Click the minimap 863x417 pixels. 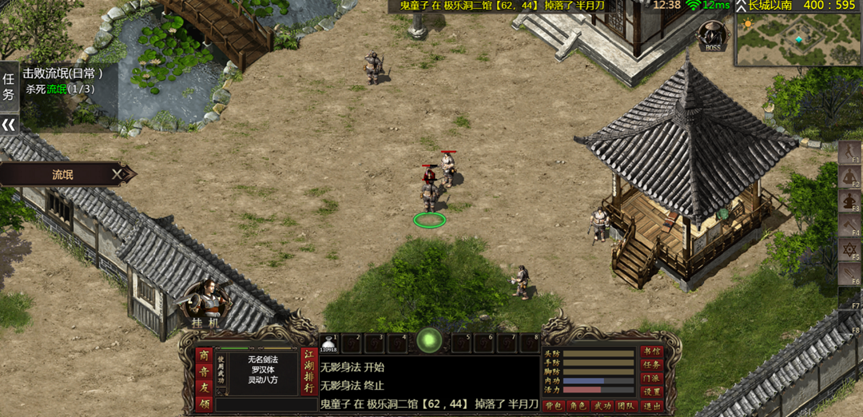click(x=796, y=40)
